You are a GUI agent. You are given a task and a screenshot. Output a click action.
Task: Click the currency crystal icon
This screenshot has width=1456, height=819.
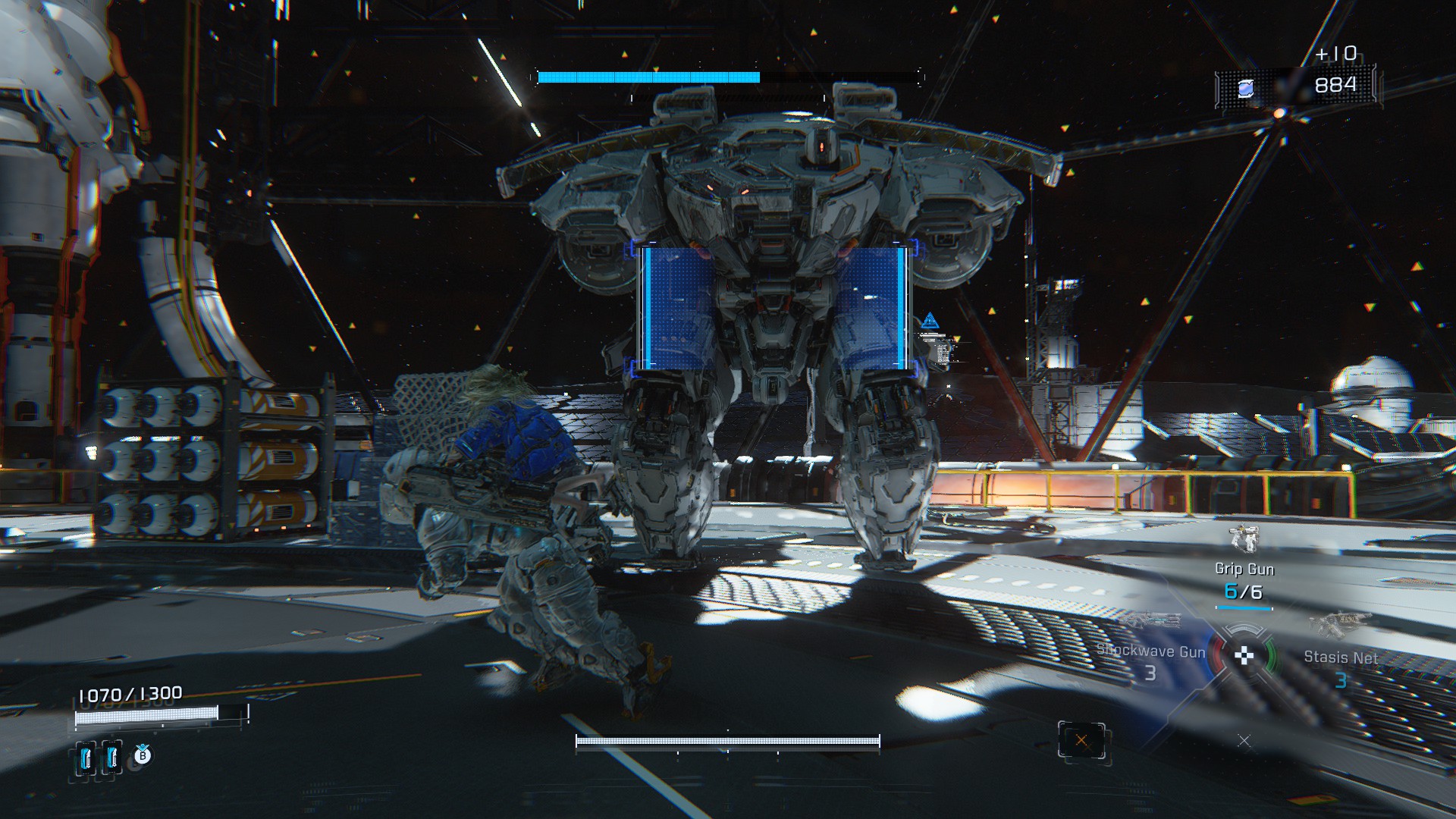point(1245,89)
